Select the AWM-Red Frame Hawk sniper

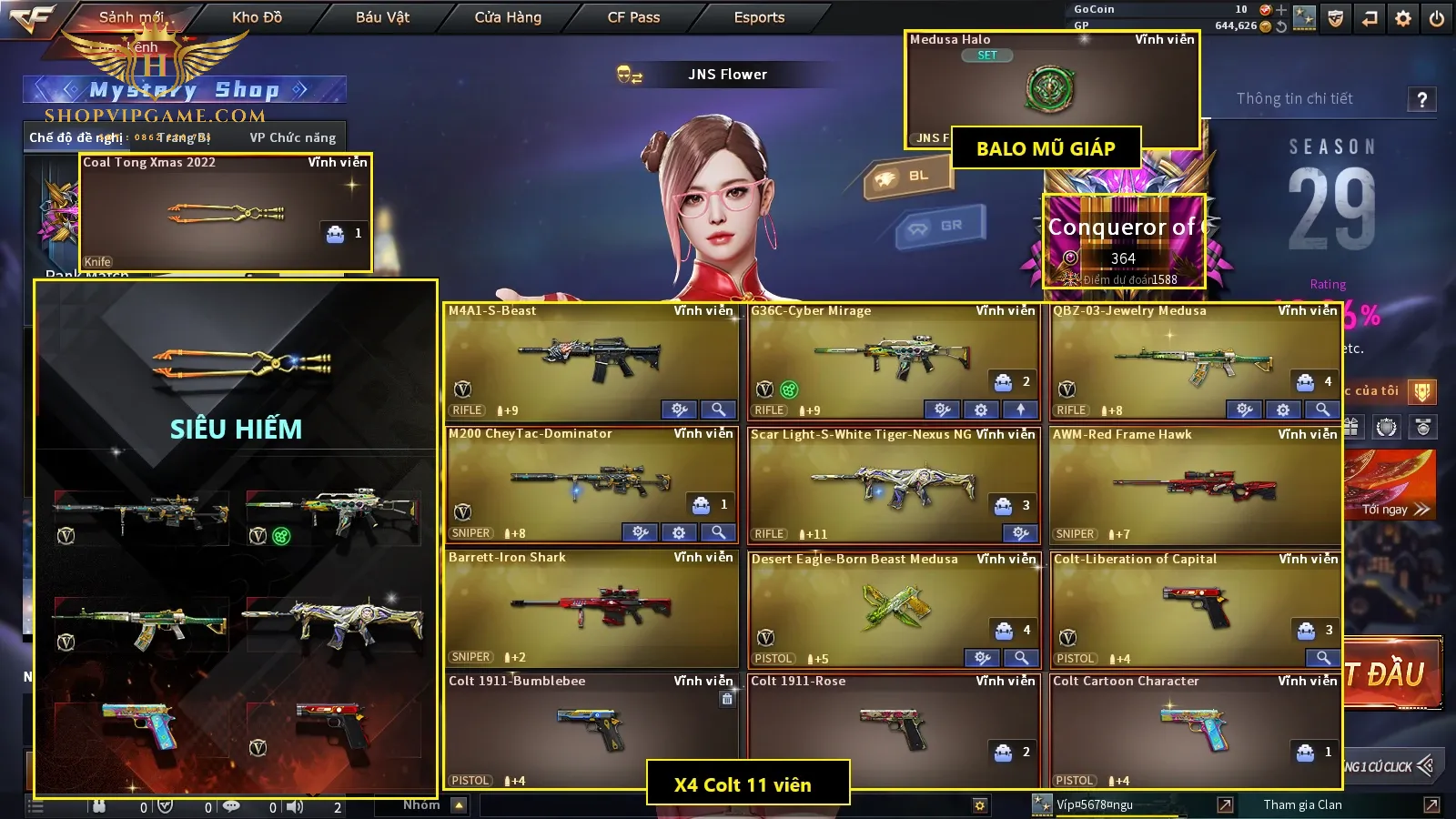(1195, 483)
